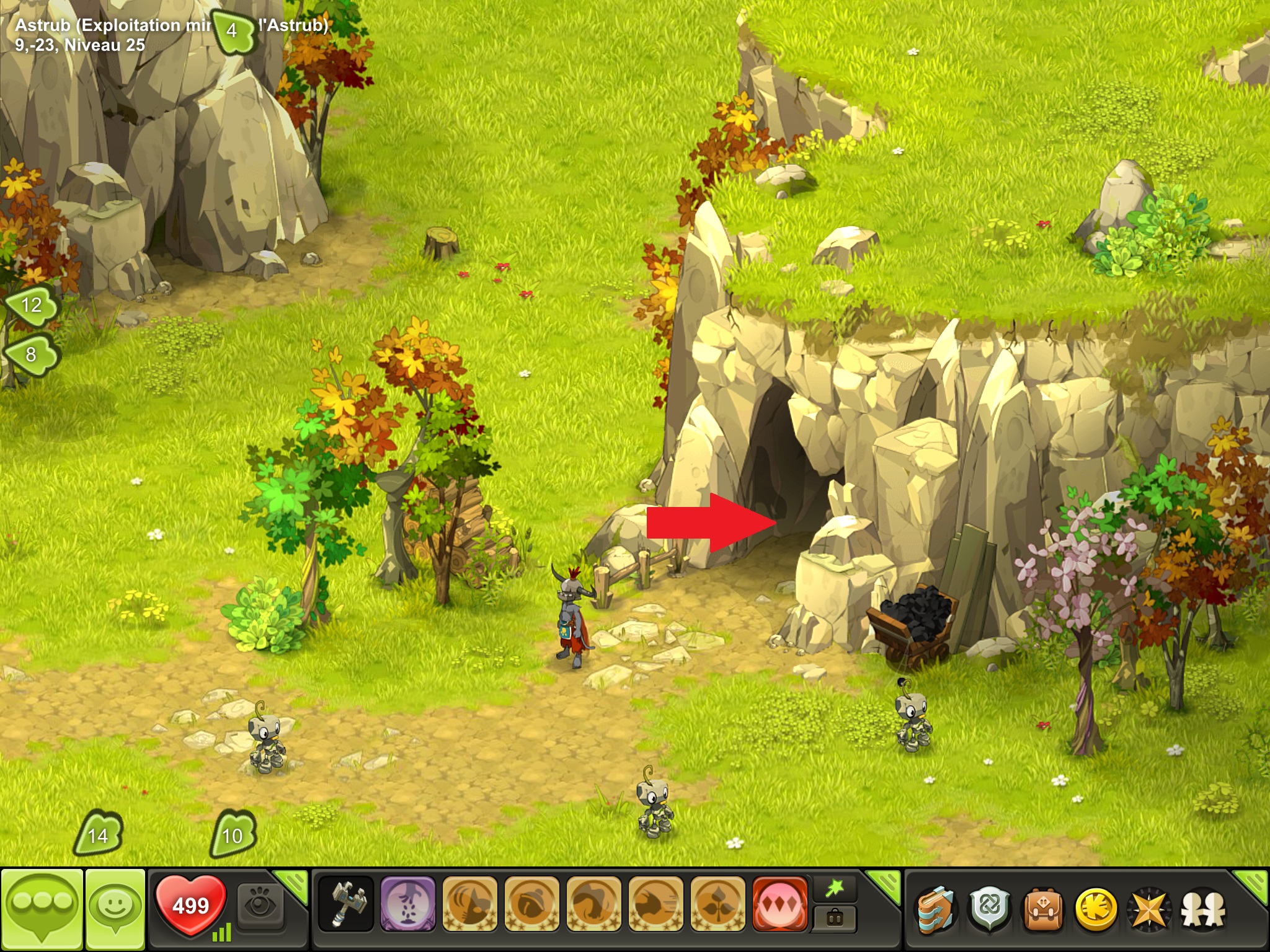The height and width of the screenshot is (952, 1270).
Task: Open the smiley emotes menu
Action: 115,909
